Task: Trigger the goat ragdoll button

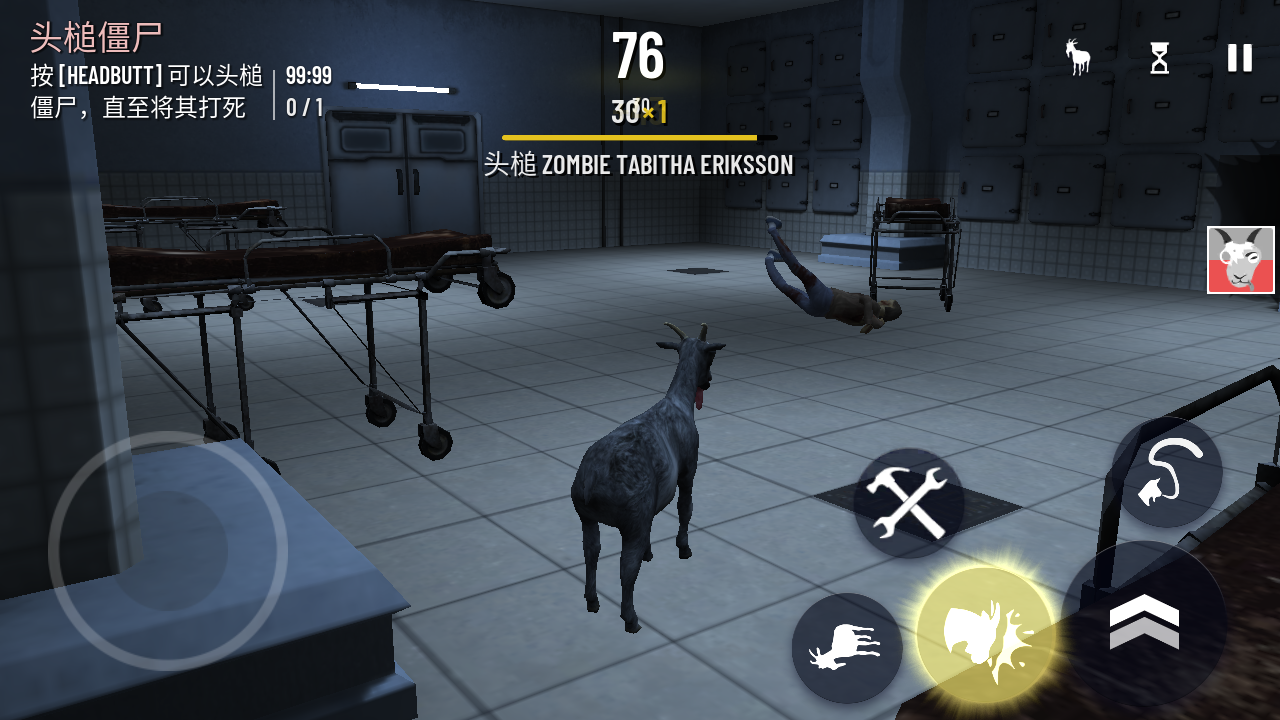Action: (846, 648)
